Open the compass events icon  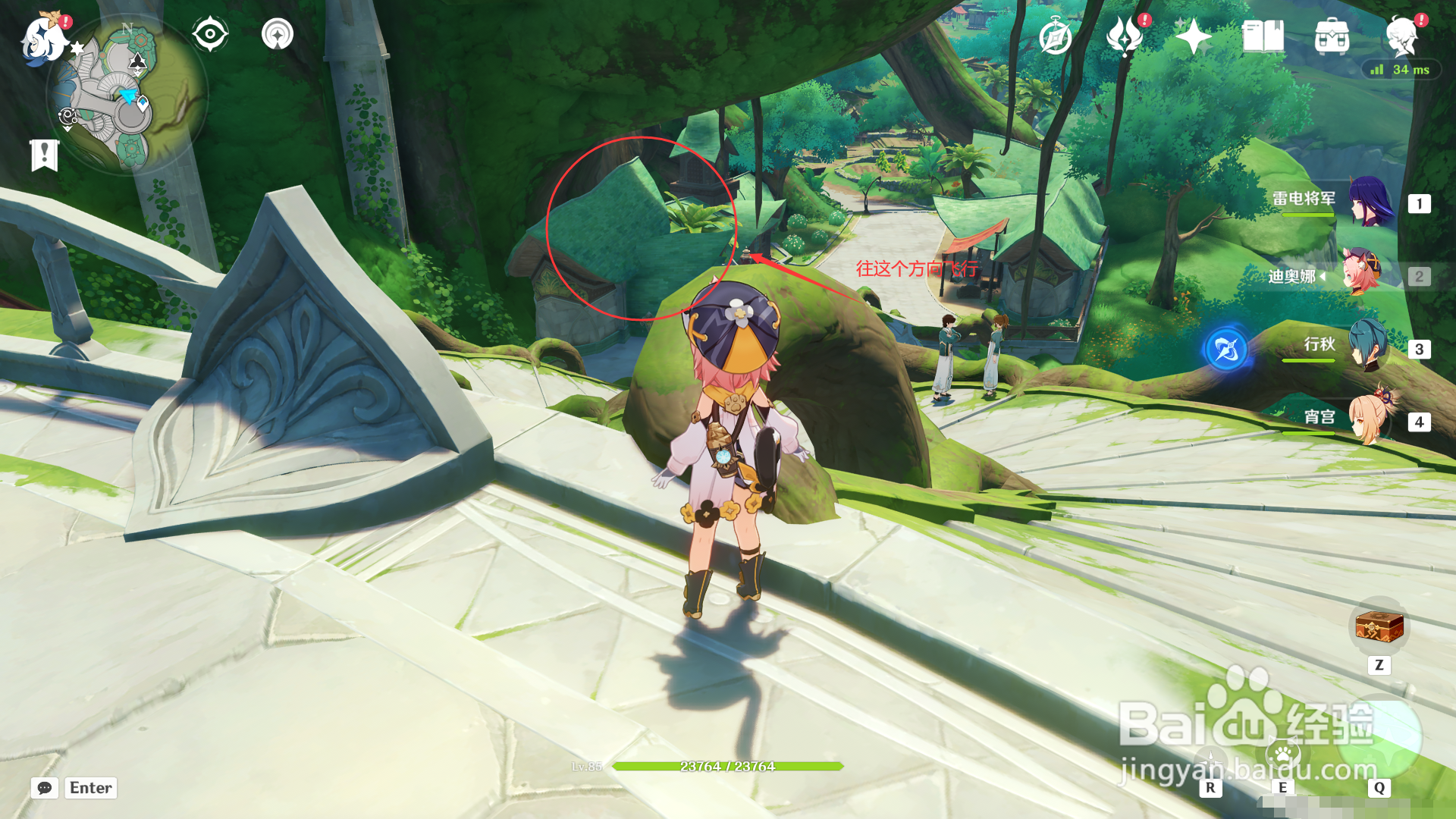point(1055,36)
